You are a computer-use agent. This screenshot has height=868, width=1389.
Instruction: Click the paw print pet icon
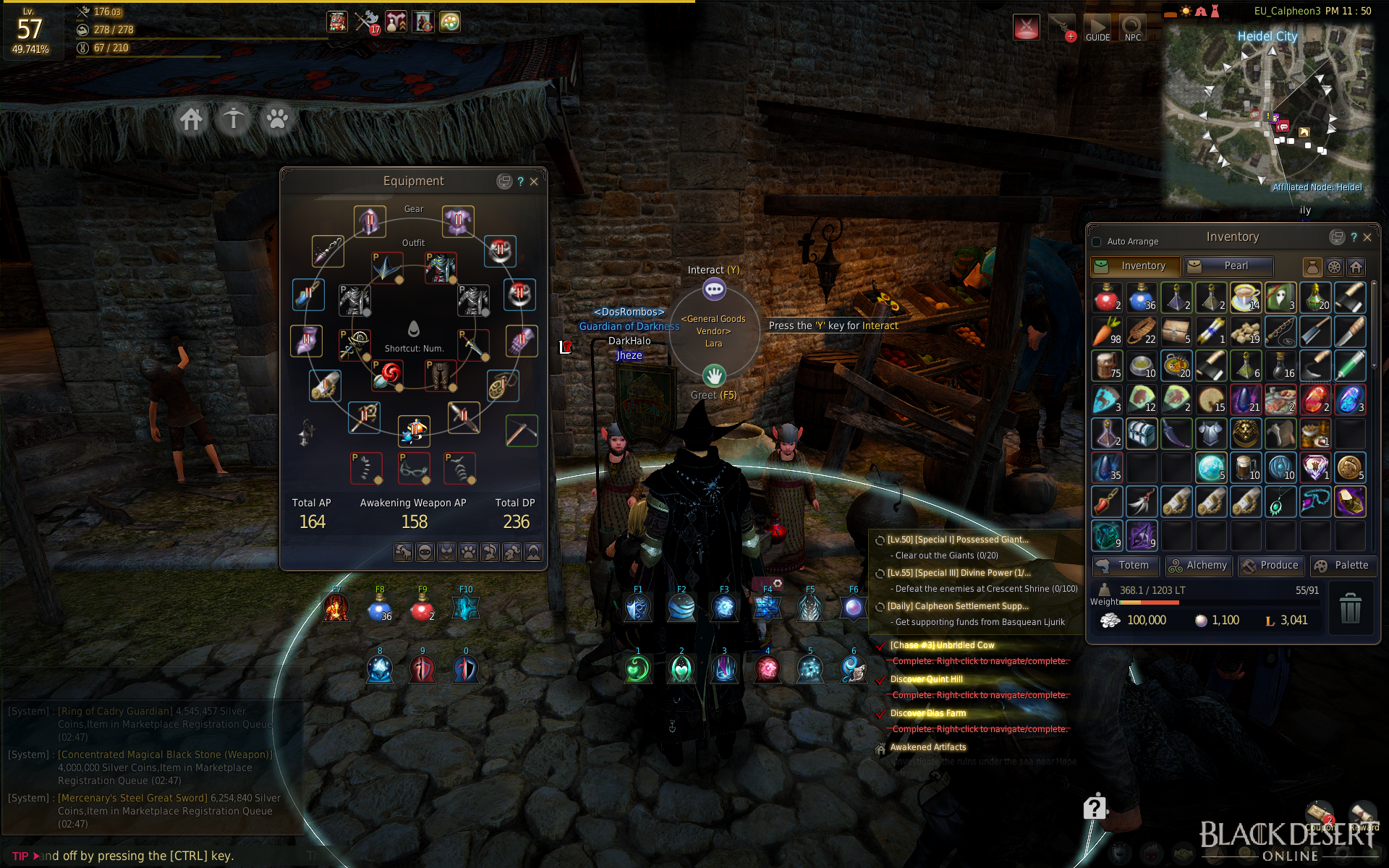tap(277, 119)
